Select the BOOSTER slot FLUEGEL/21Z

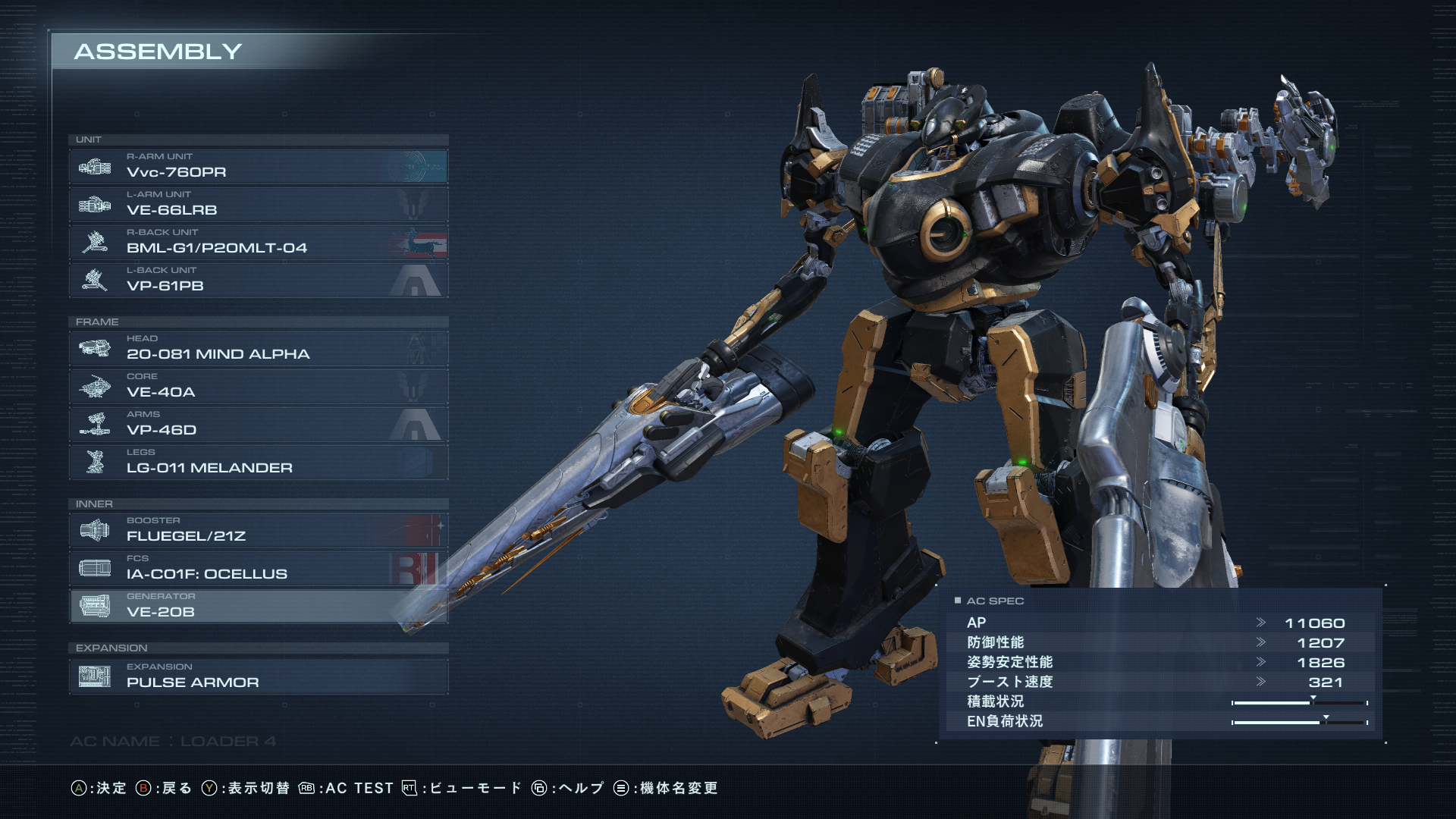tap(258, 530)
